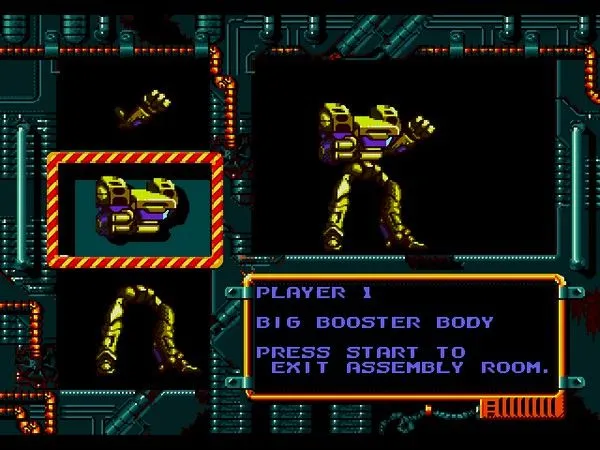Select the arm part slot
Screen dimensions: 600x450
point(143,108)
